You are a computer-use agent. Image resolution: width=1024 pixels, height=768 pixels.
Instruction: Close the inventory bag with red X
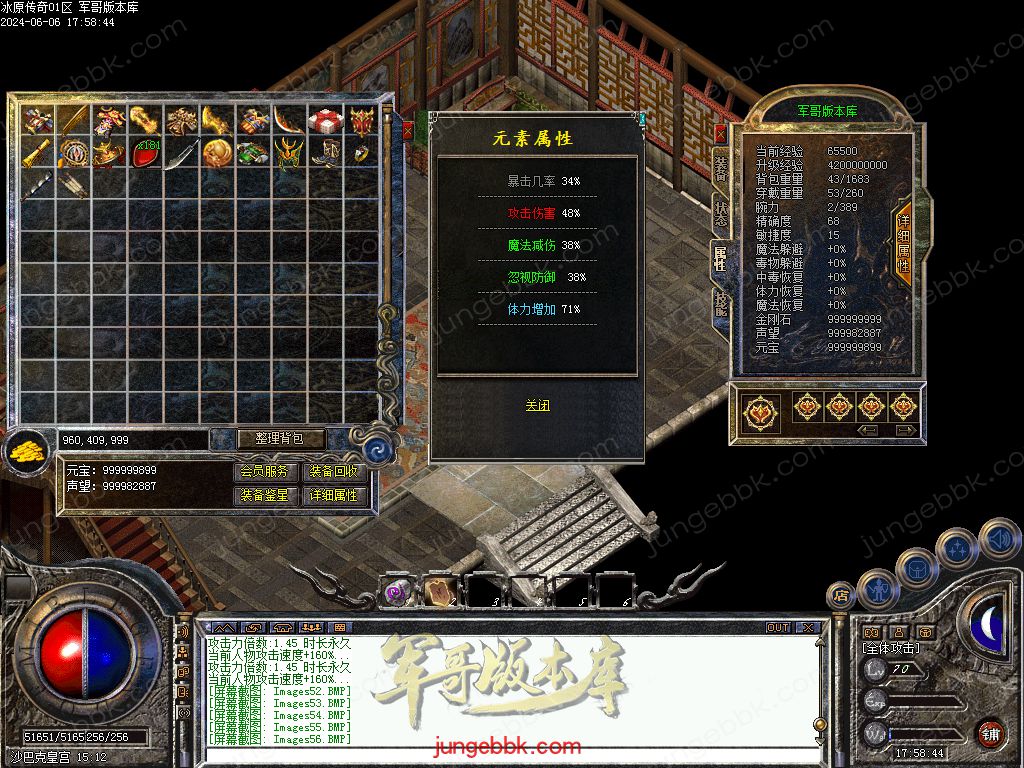(x=408, y=129)
